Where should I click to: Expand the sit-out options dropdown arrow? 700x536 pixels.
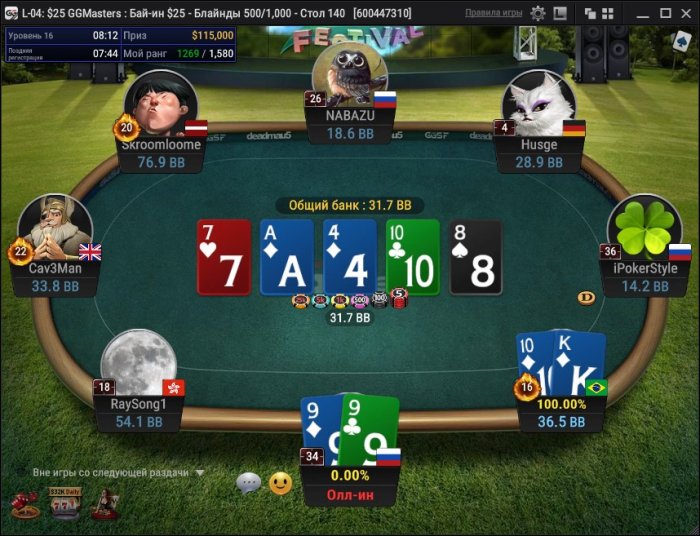point(200,472)
